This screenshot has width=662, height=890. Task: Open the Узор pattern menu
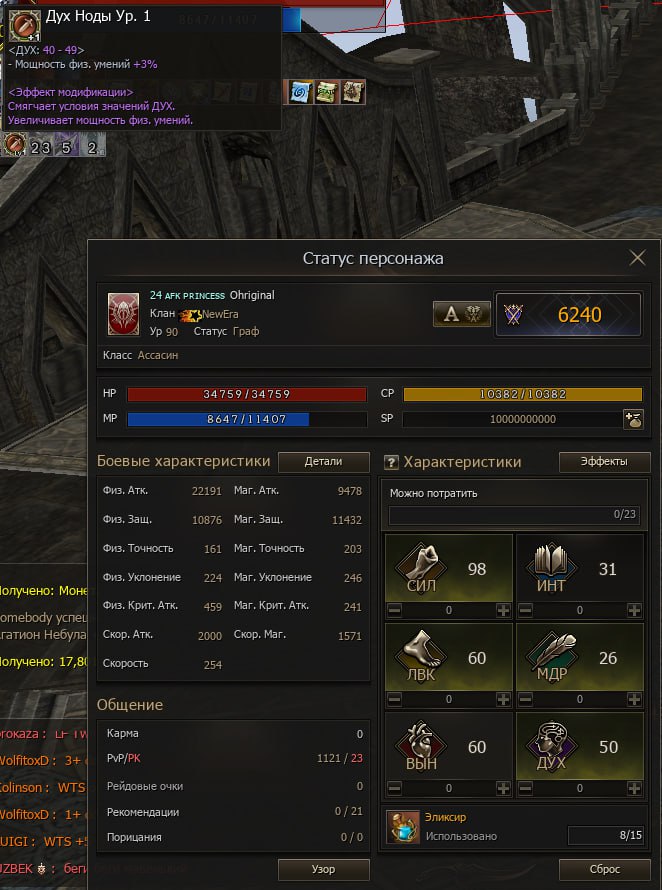(x=323, y=869)
